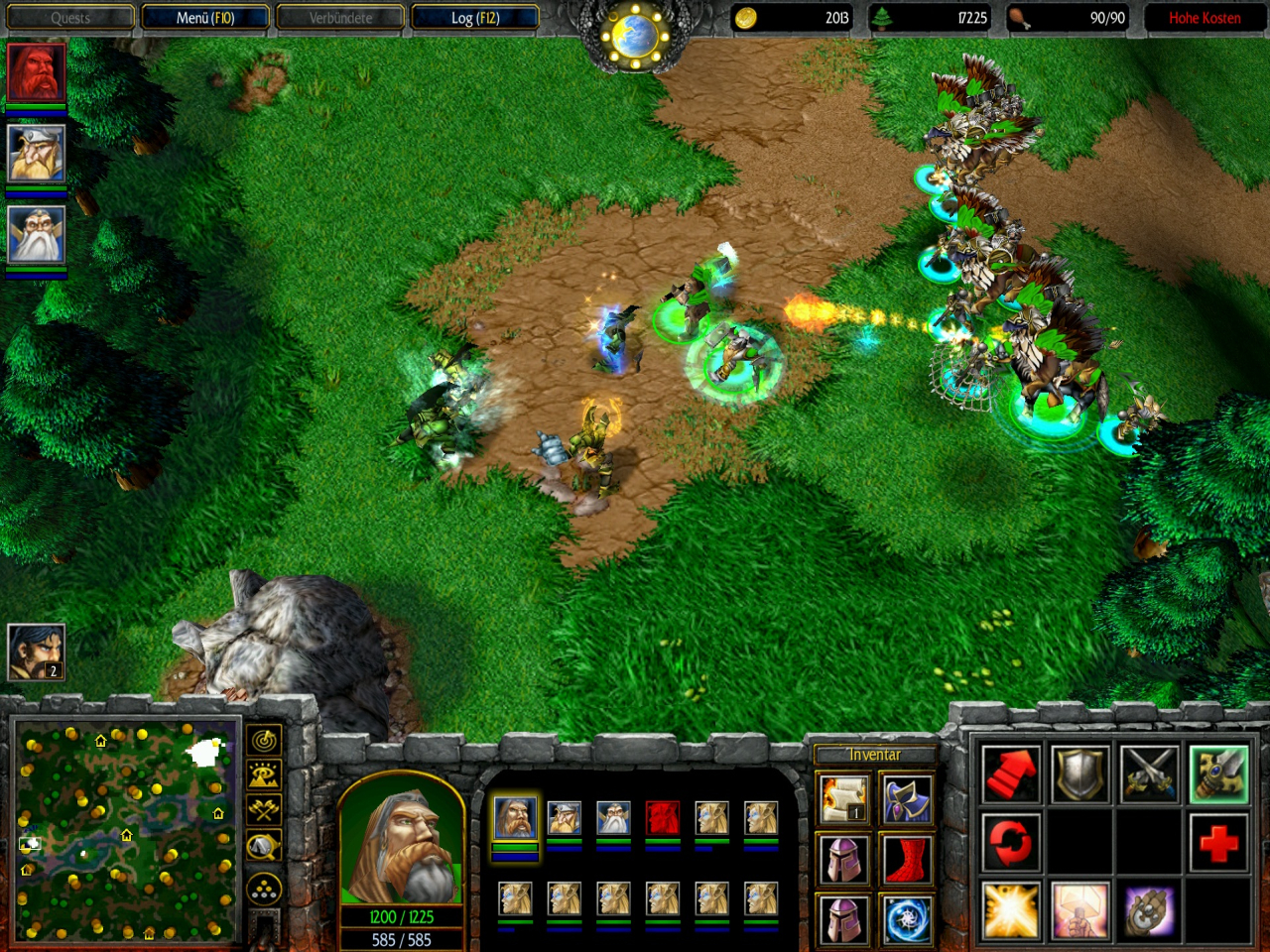Click the idle worker icon showing 2
Screen dimensions: 1270x952
[x=37, y=652]
